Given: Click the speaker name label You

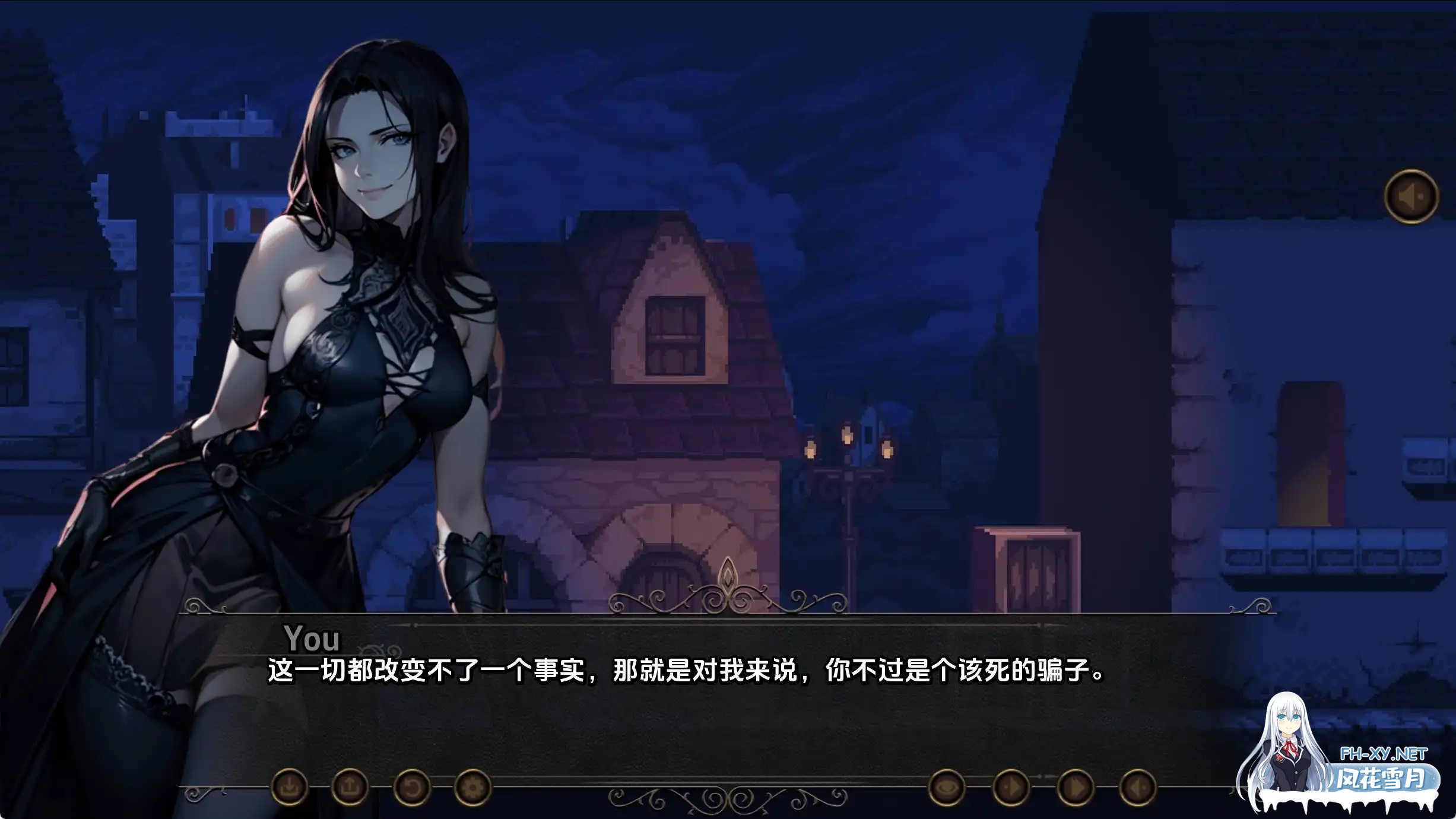Looking at the screenshot, I should (312, 640).
